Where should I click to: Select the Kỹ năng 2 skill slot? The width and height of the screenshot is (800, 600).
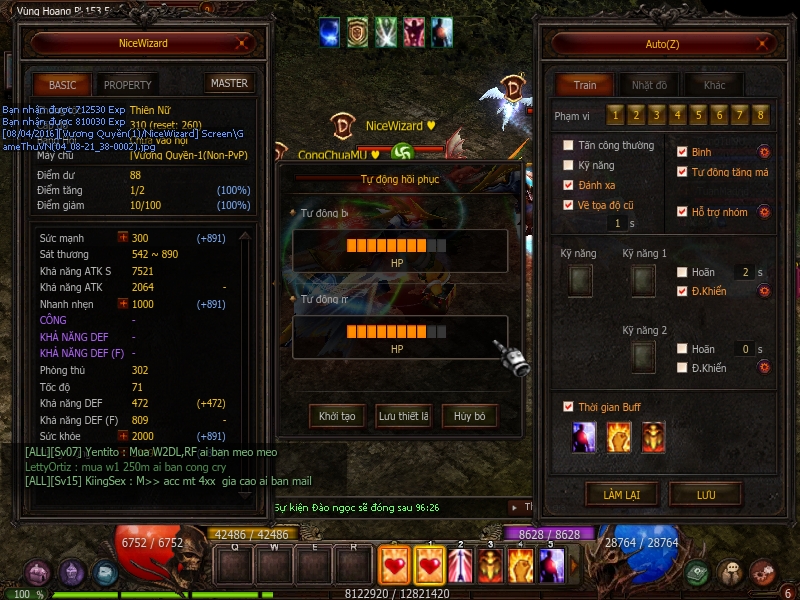pyautogui.click(x=643, y=355)
